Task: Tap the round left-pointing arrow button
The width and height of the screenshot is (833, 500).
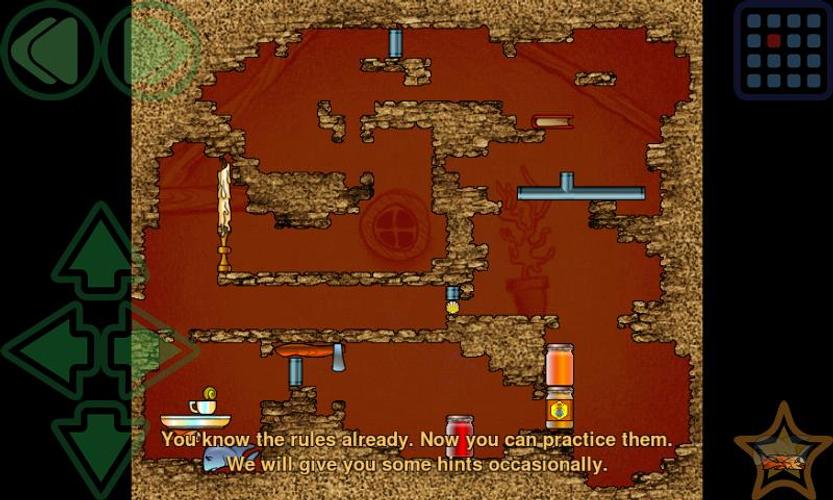Action: tap(47, 47)
